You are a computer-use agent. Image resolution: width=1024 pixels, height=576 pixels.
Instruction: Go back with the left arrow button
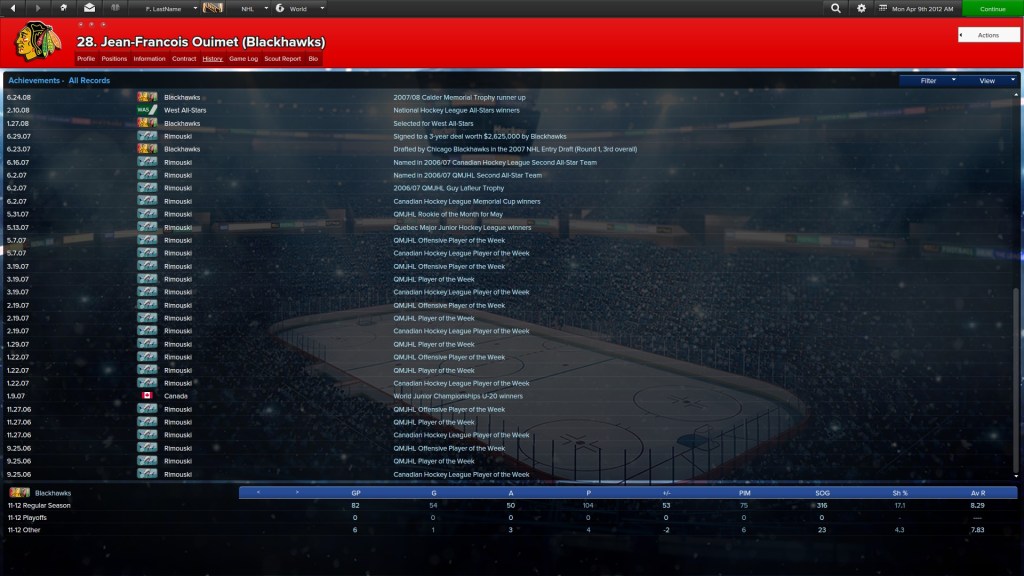tap(13, 8)
